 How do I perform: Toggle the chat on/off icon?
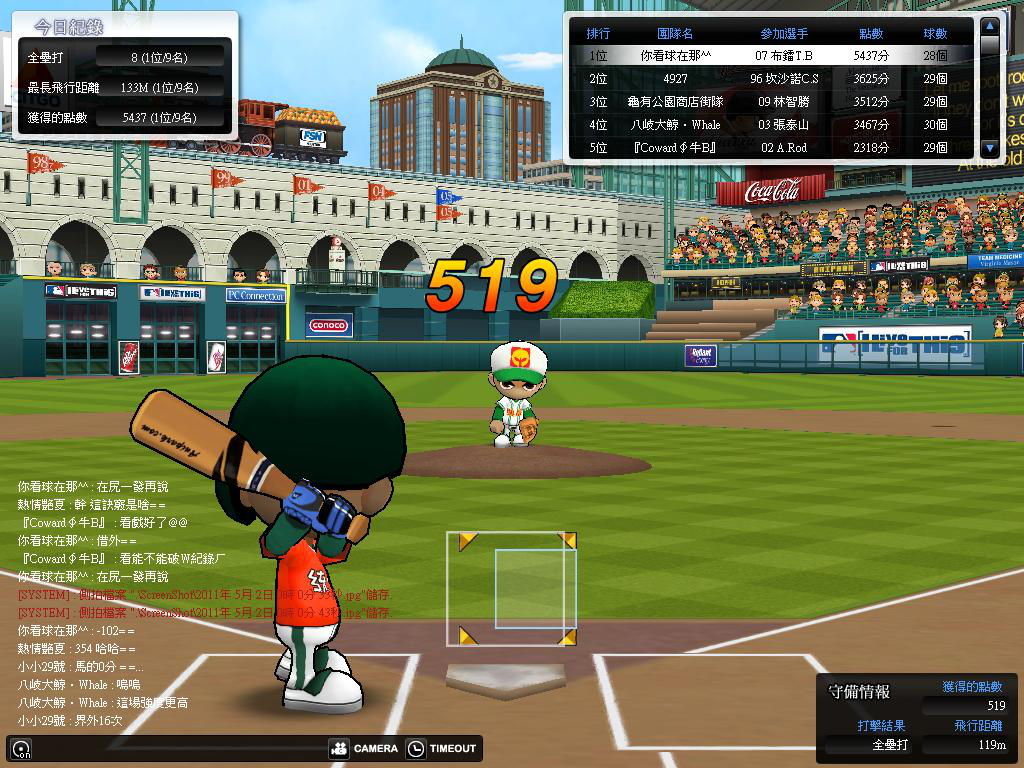(x=20, y=748)
